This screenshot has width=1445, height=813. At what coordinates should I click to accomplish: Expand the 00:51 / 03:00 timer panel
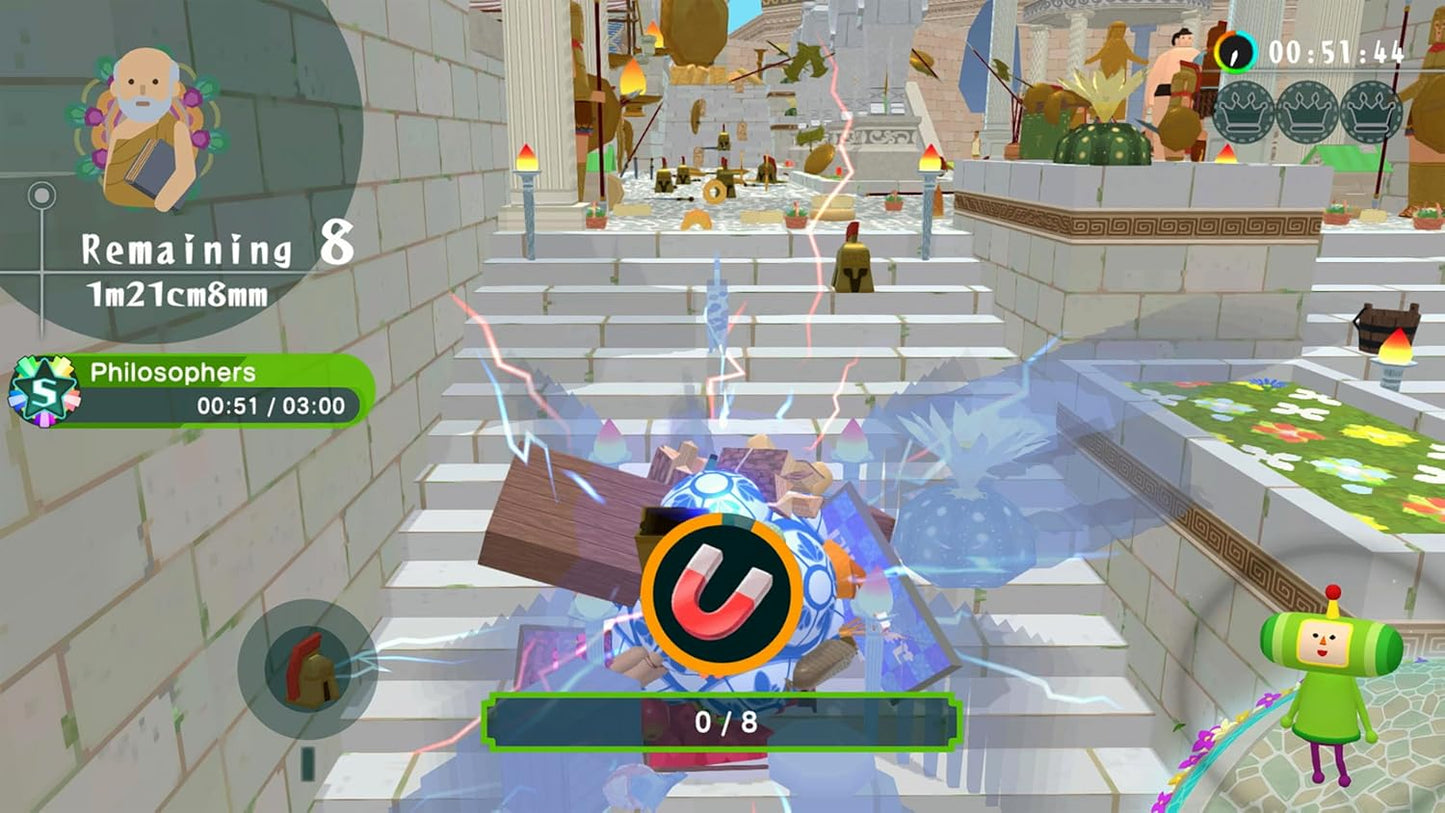click(x=272, y=406)
